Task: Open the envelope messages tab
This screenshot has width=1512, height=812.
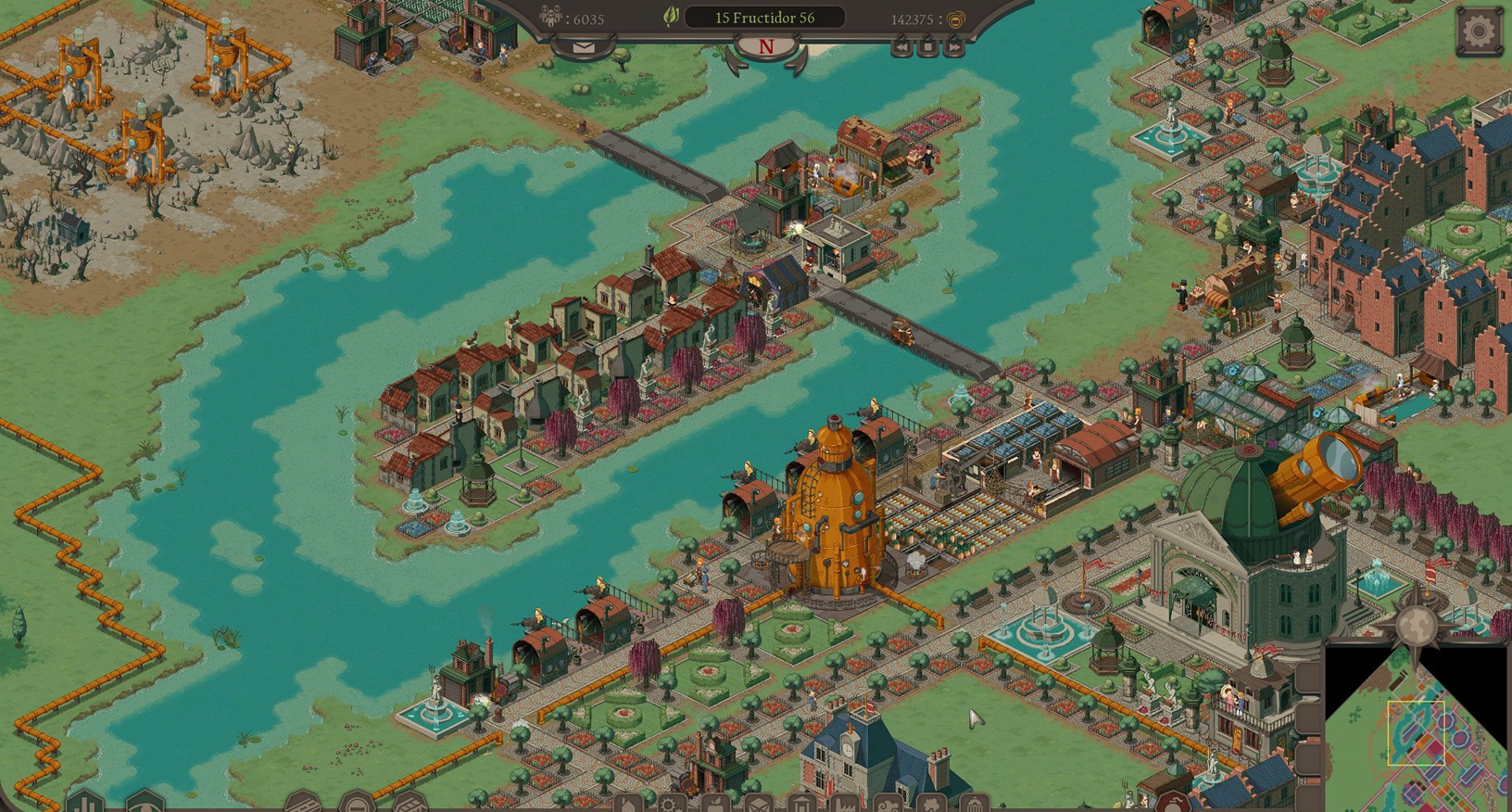Action: point(584,47)
